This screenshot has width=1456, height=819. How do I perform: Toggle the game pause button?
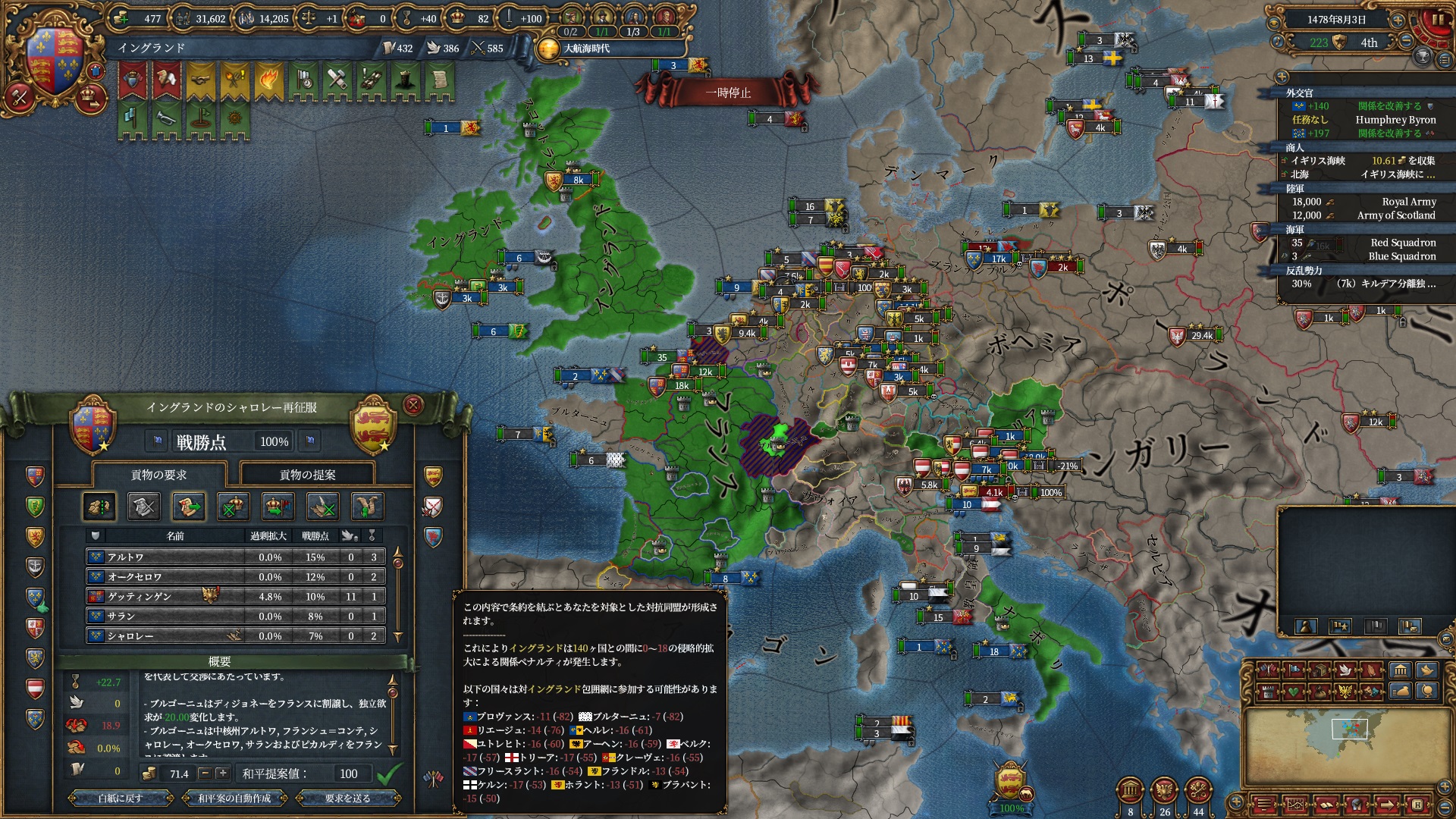tap(1436, 20)
